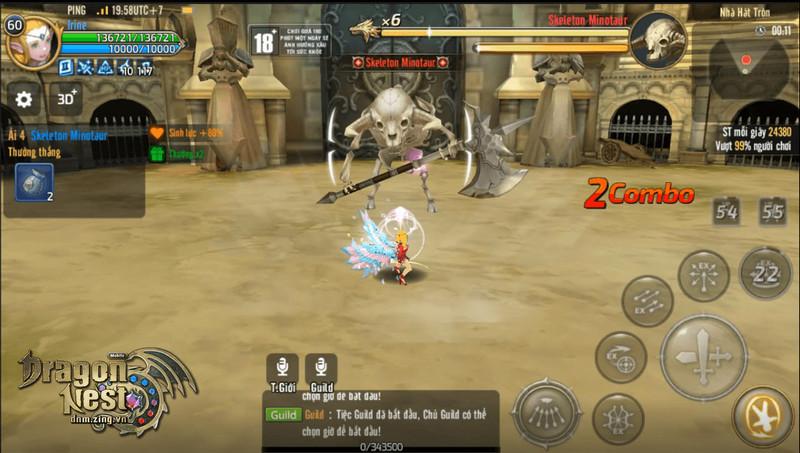Toggle the 3D+ camera mode
This screenshot has height=453, width=800.
click(x=67, y=99)
